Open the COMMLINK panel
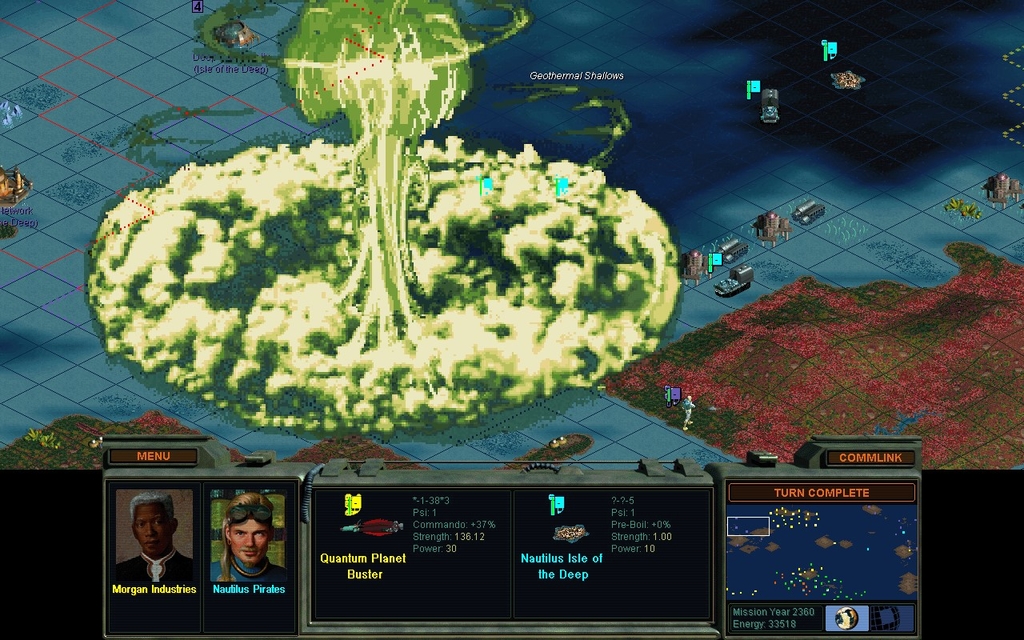This screenshot has width=1024, height=640. tap(869, 457)
